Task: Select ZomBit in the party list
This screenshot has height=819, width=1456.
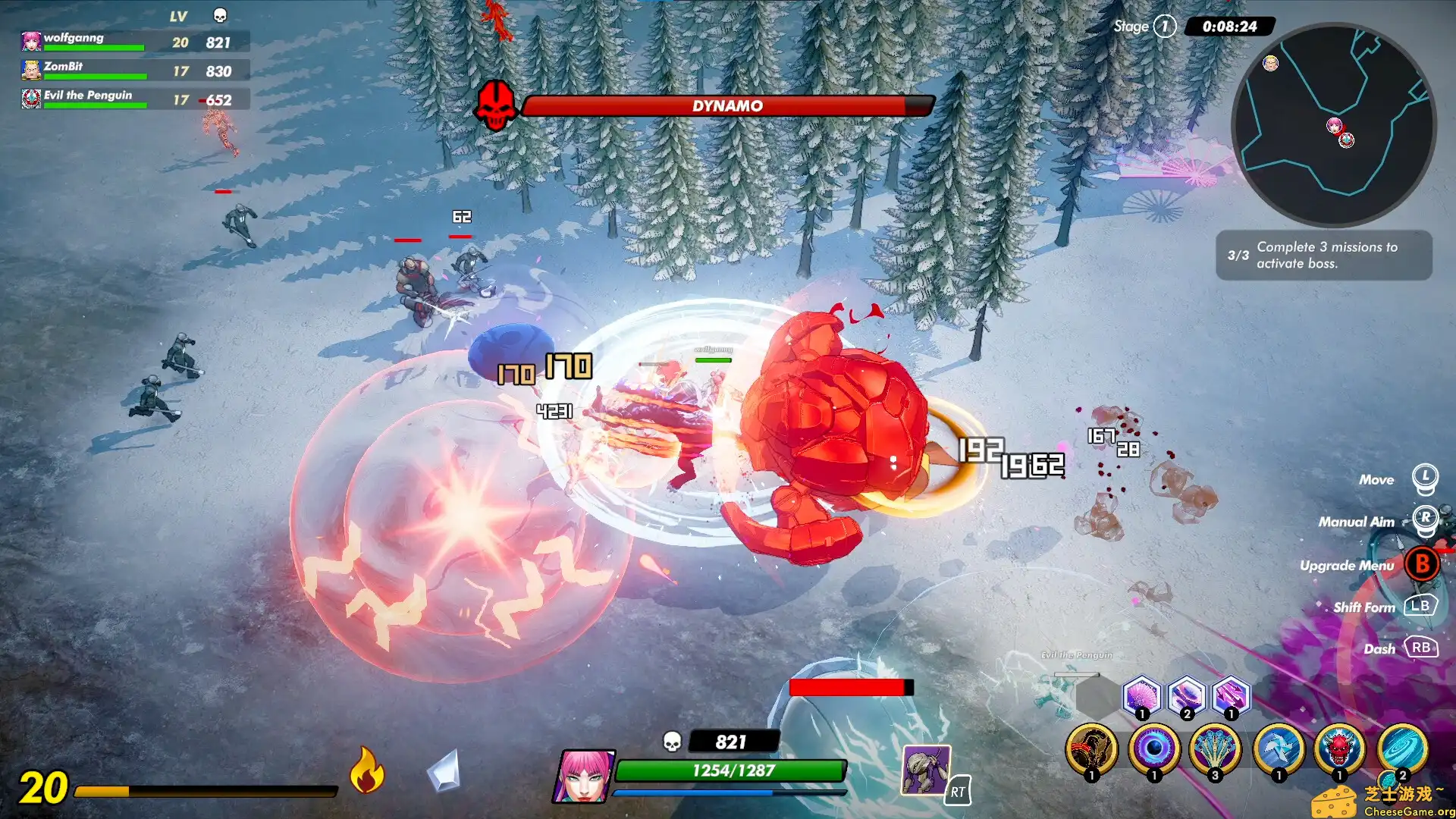Action: click(x=91, y=70)
